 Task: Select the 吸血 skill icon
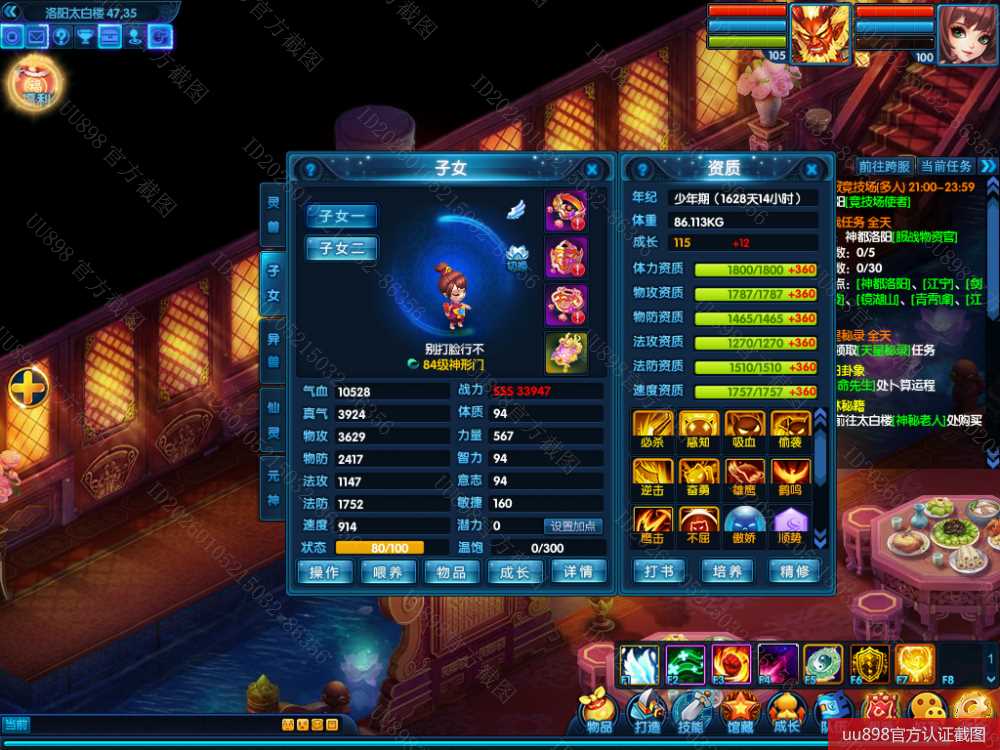(x=745, y=428)
